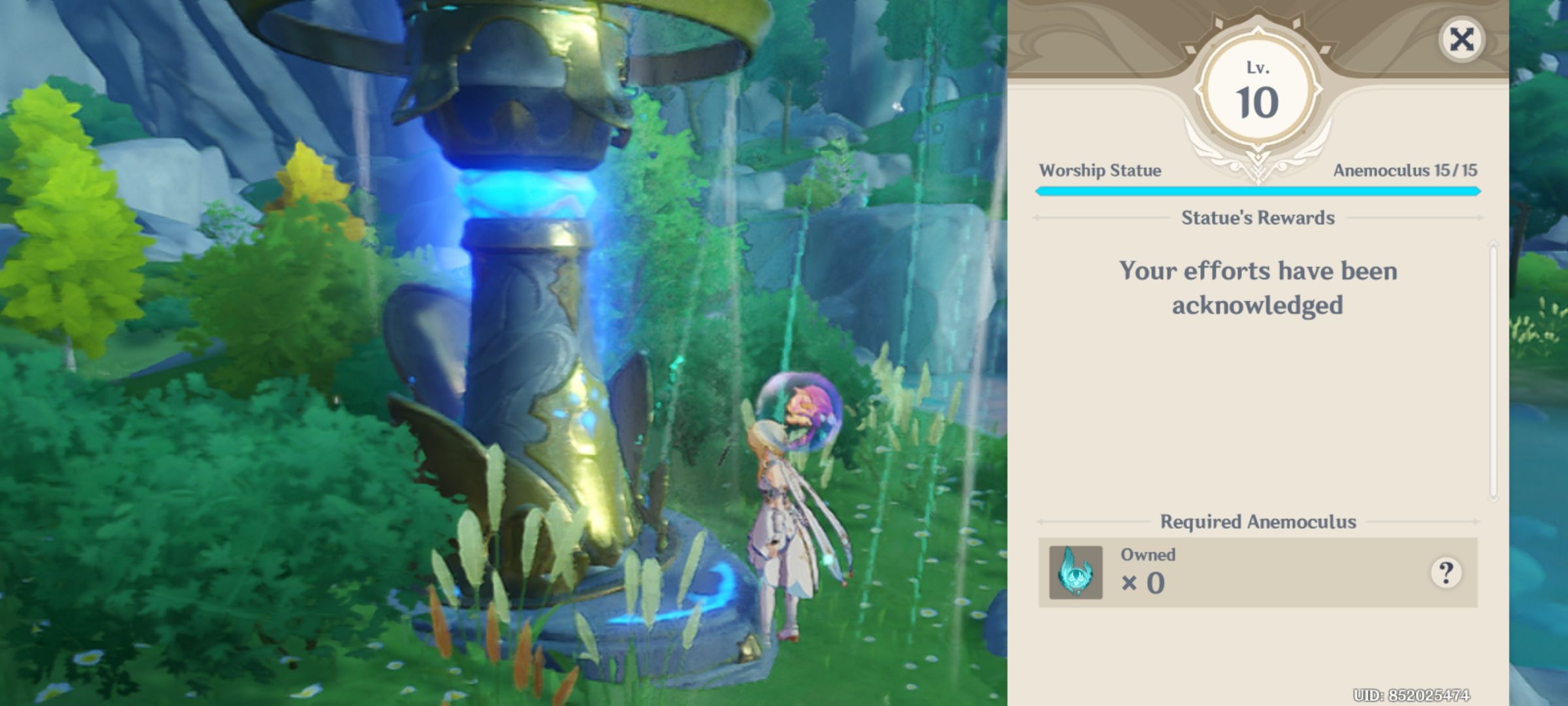The image size is (1568, 706).
Task: Click the efforts acknowledged reward message
Action: pos(1258,290)
